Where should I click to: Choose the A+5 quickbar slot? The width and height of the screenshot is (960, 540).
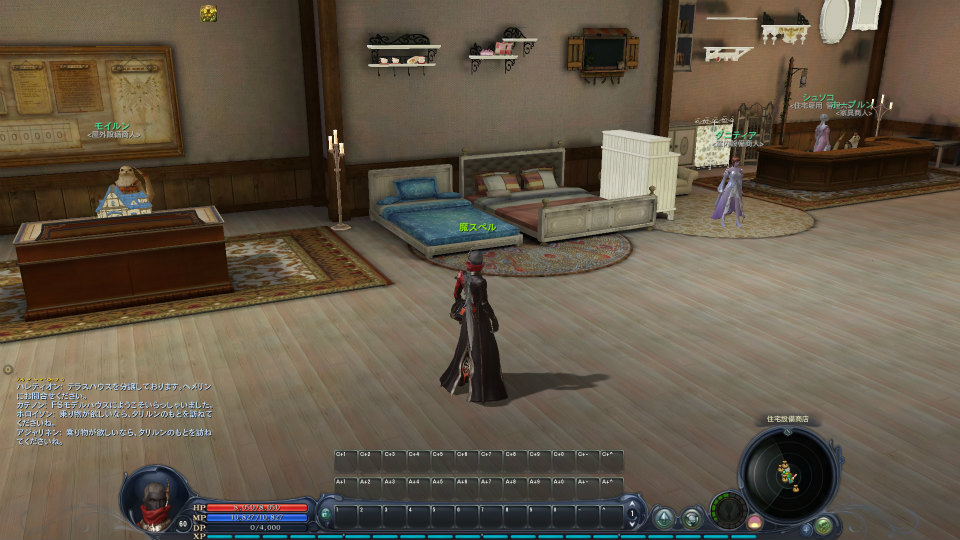point(442,487)
